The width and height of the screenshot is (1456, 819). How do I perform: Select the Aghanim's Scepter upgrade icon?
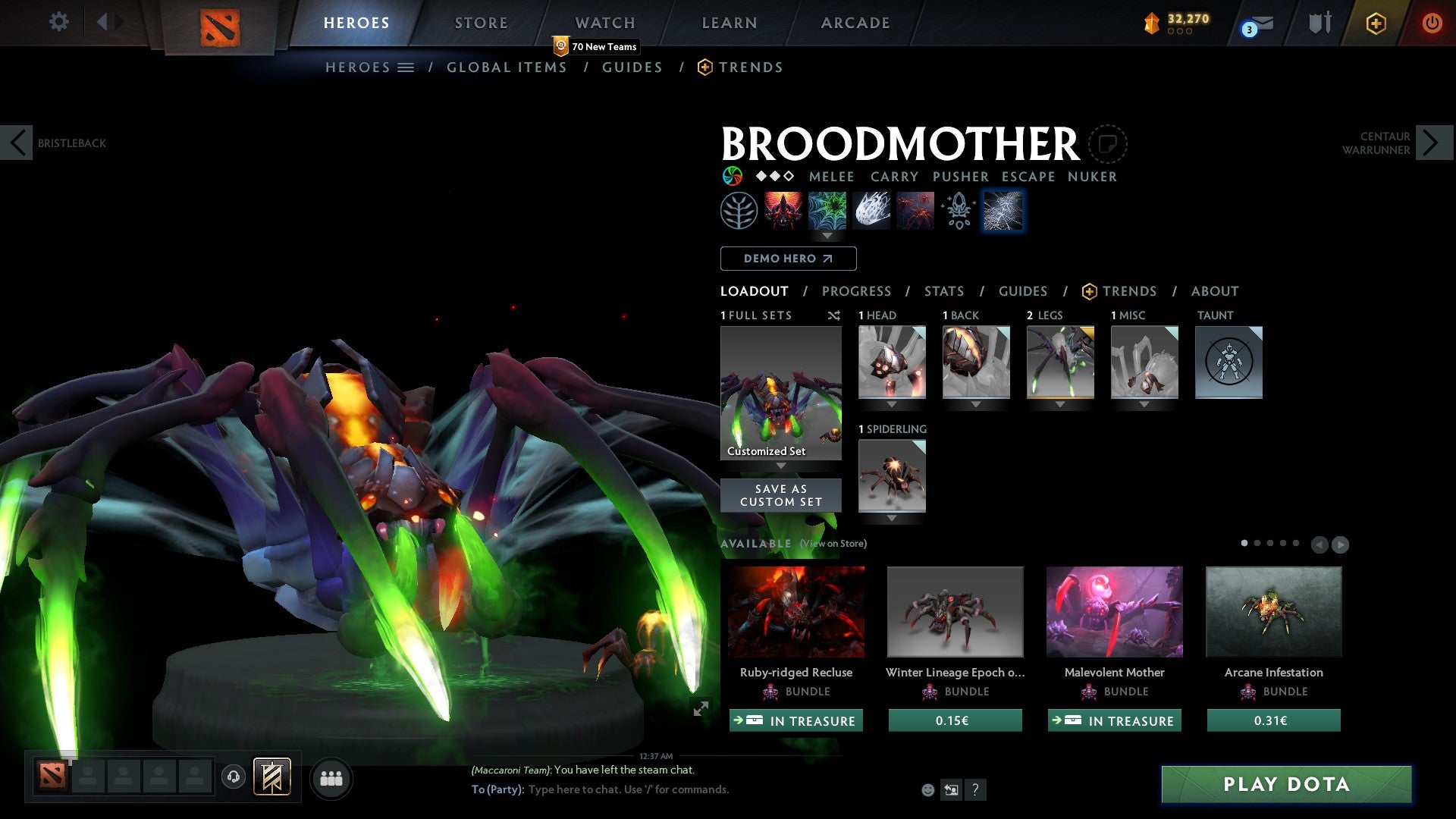(957, 210)
